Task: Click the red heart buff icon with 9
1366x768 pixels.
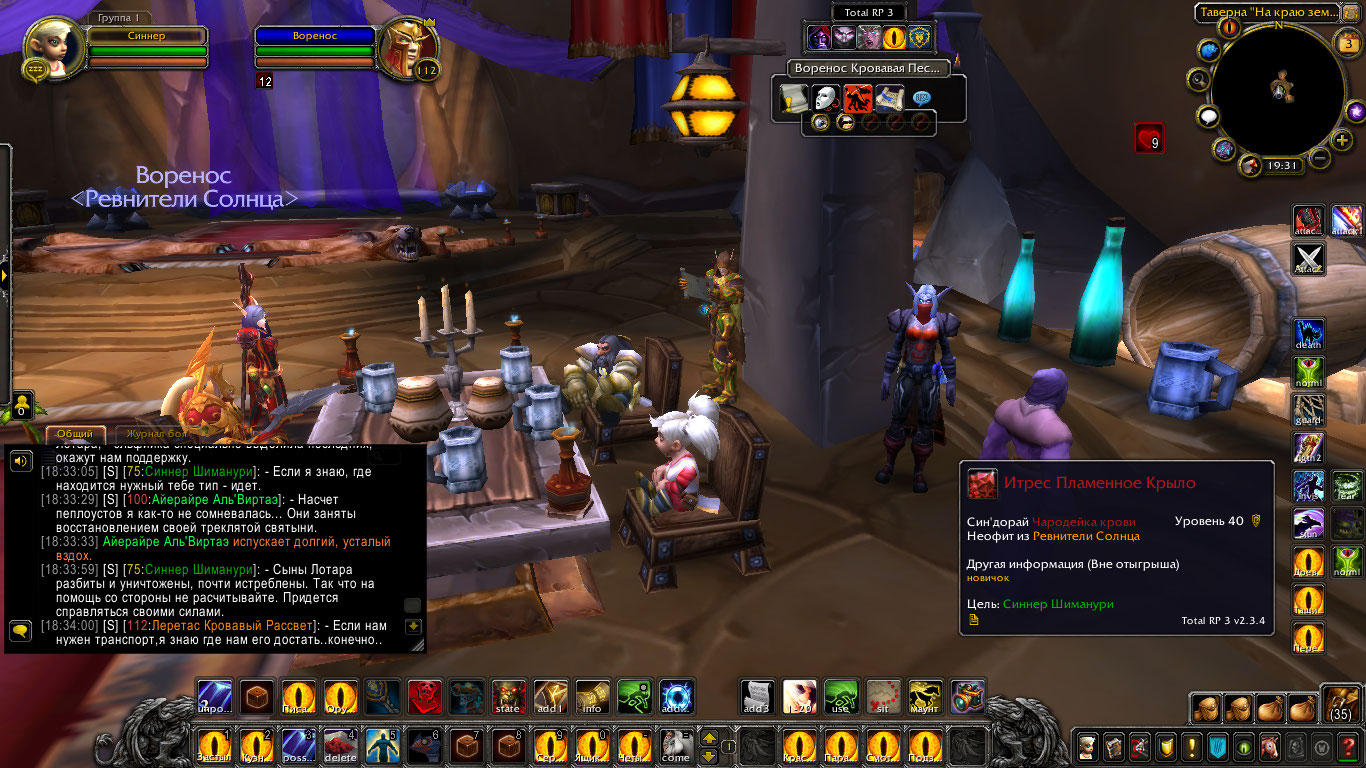Action: coord(1149,138)
